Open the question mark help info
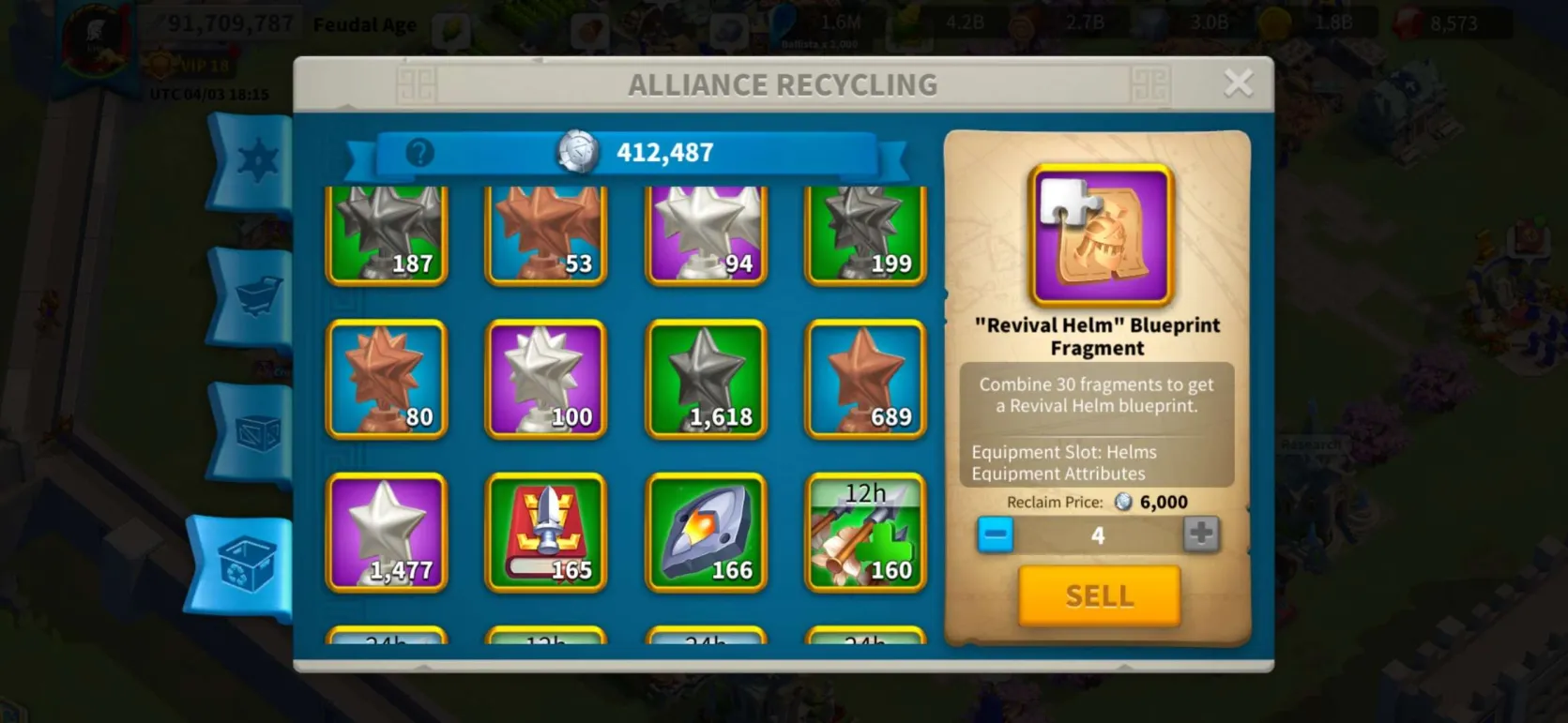1568x723 pixels. [x=419, y=152]
